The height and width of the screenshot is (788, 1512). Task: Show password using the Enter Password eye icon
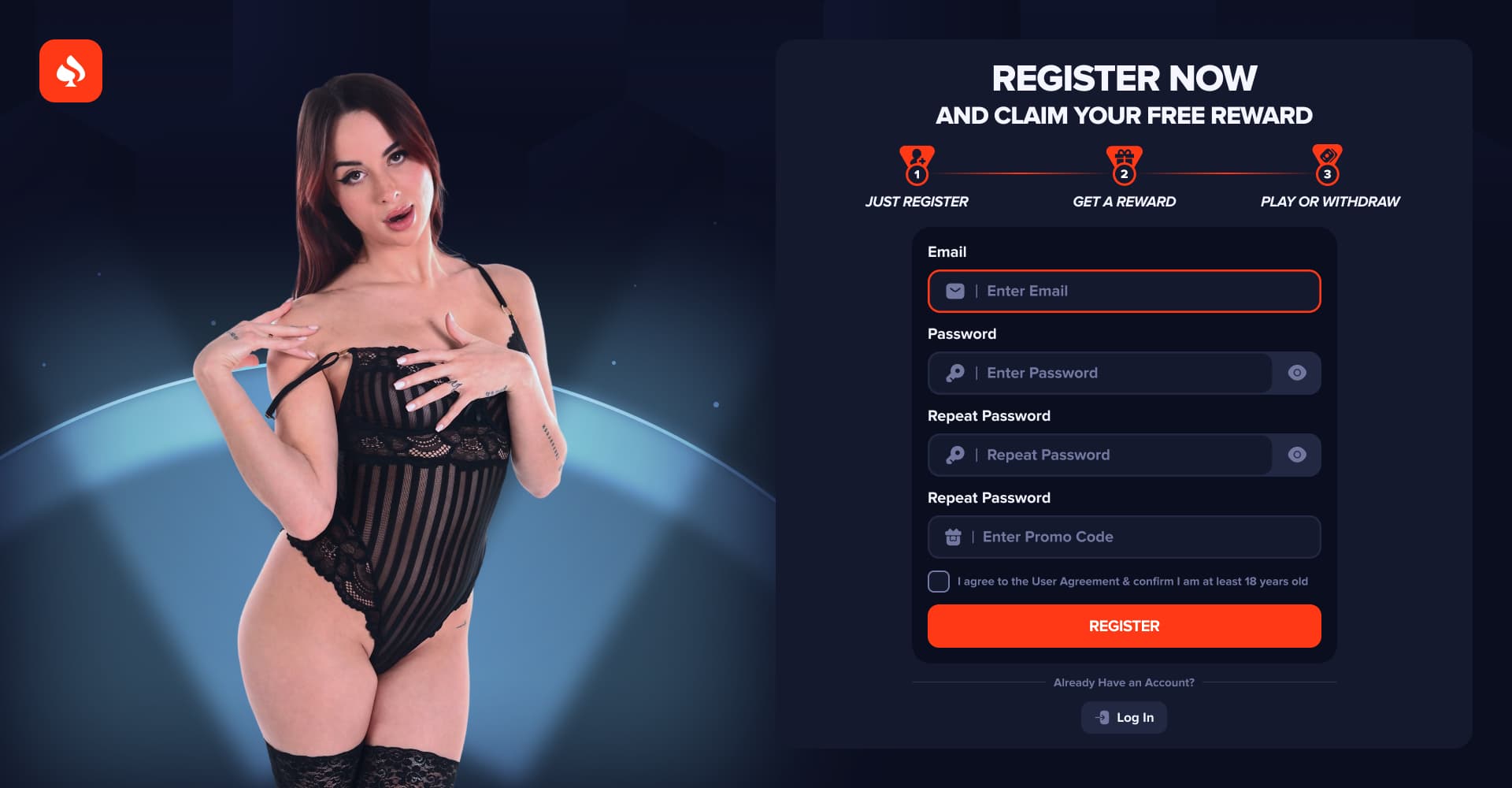pos(1297,374)
